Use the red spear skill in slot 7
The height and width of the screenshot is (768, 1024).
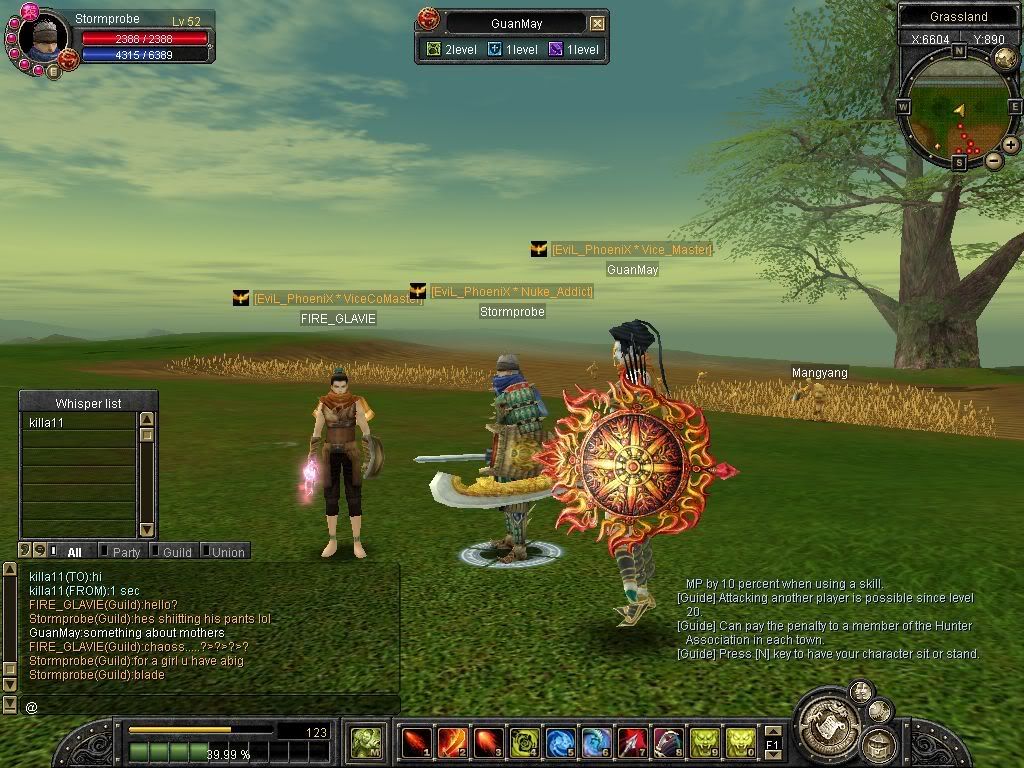tap(632, 742)
